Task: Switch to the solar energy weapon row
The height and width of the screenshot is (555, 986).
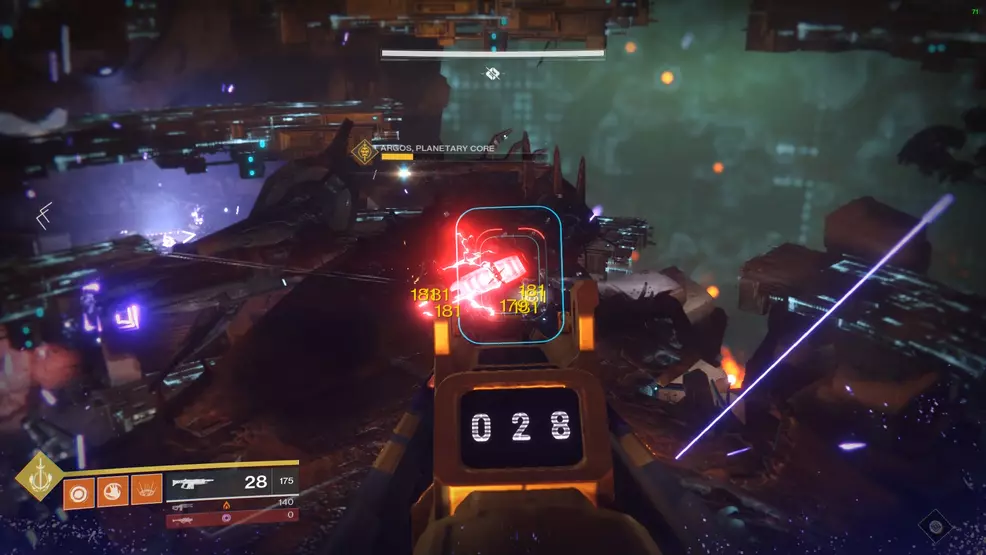Action: tap(231, 504)
